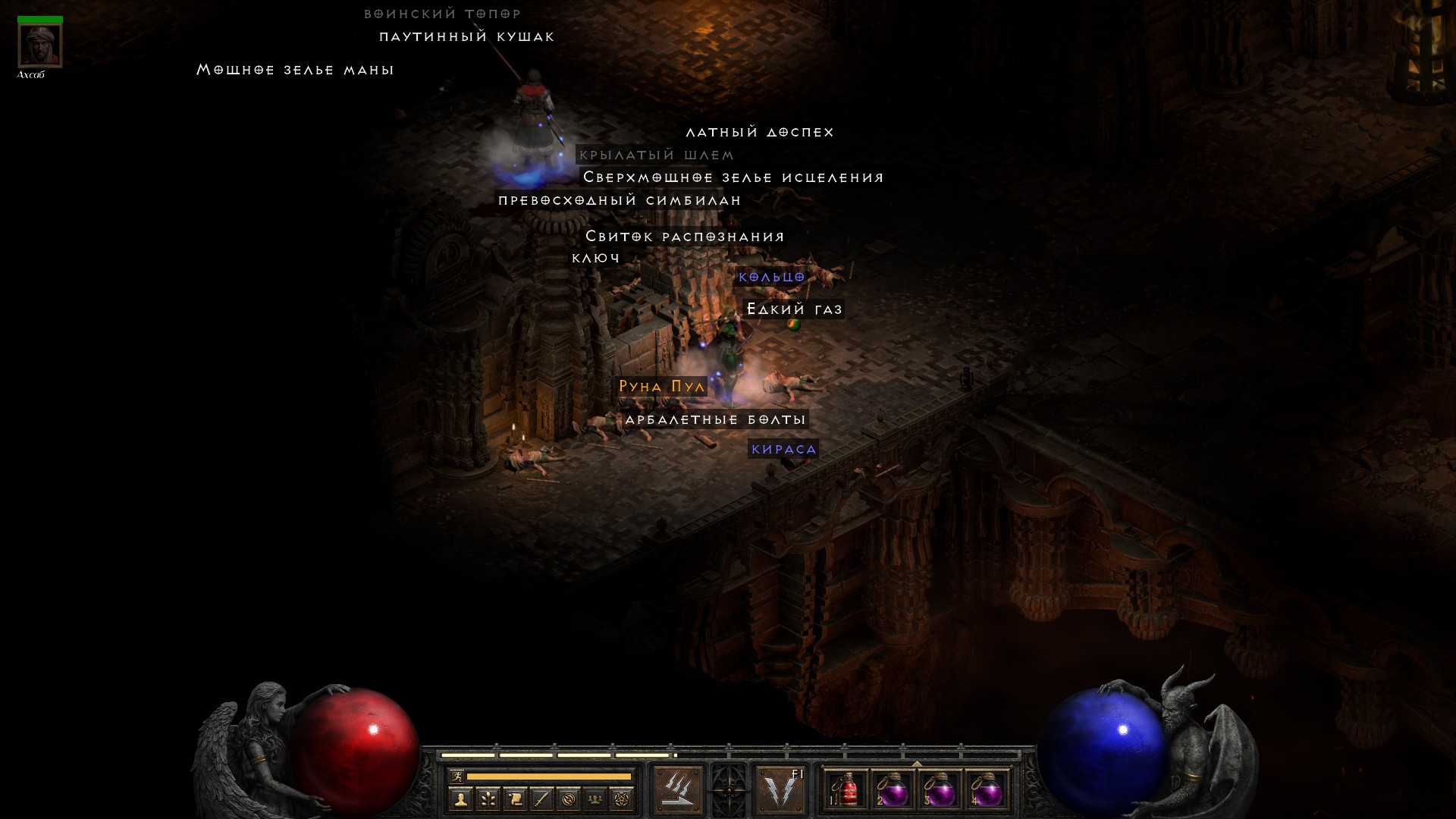Toggle the run/walk button
This screenshot has width=1456, height=819.
(457, 776)
